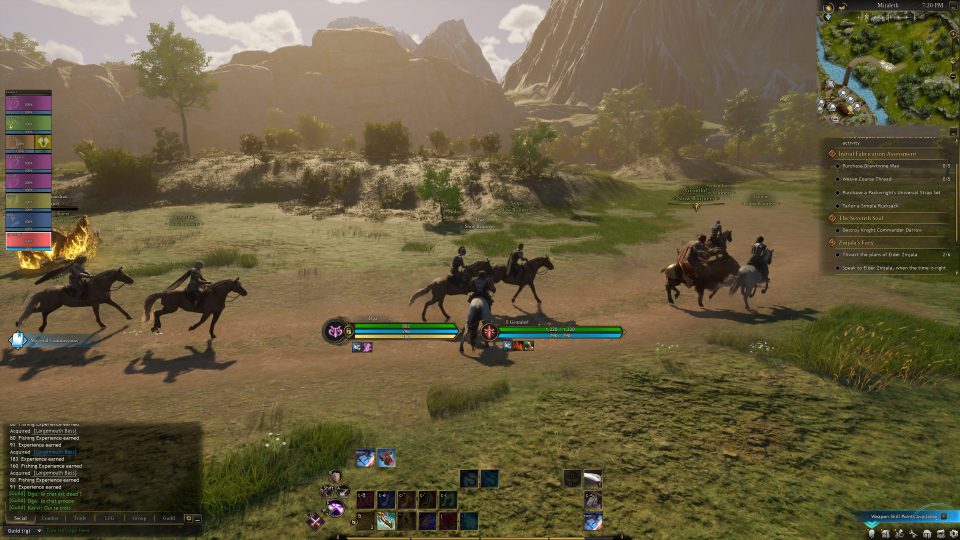Select the red-crested target portrait icon
Screen dimensions: 960x540
(489, 331)
